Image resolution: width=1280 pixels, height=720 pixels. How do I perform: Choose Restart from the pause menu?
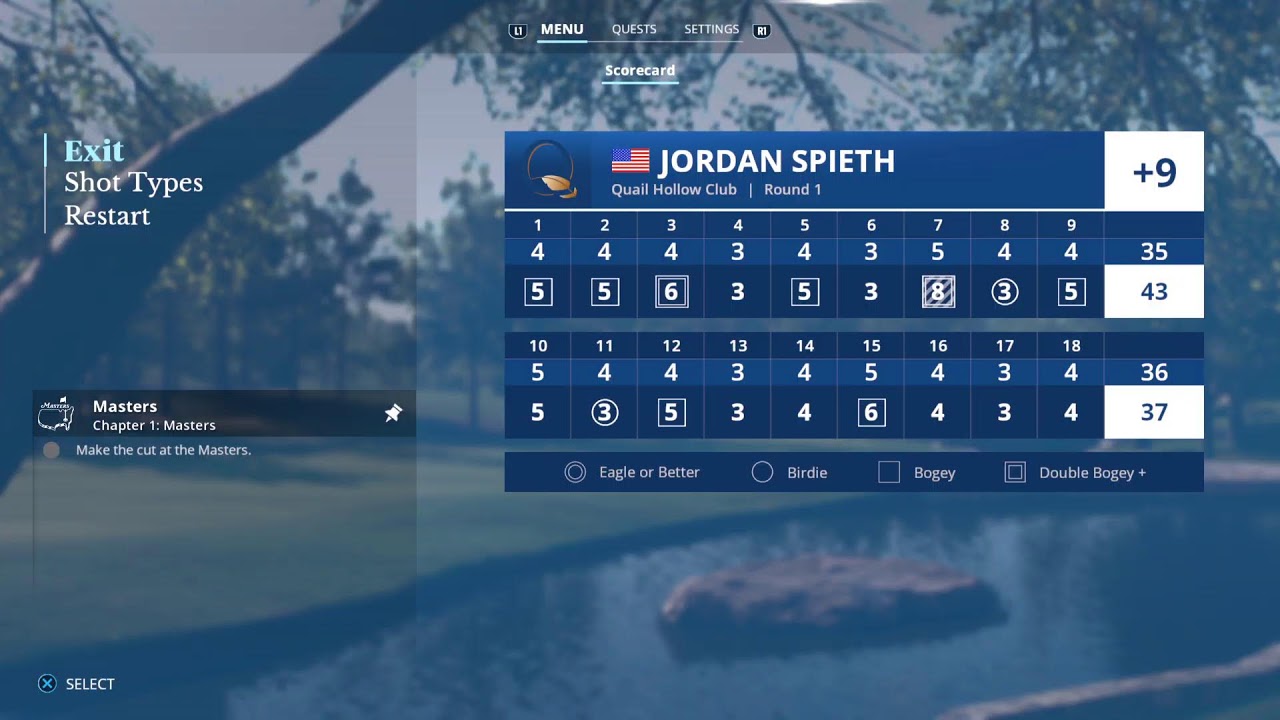(x=107, y=216)
